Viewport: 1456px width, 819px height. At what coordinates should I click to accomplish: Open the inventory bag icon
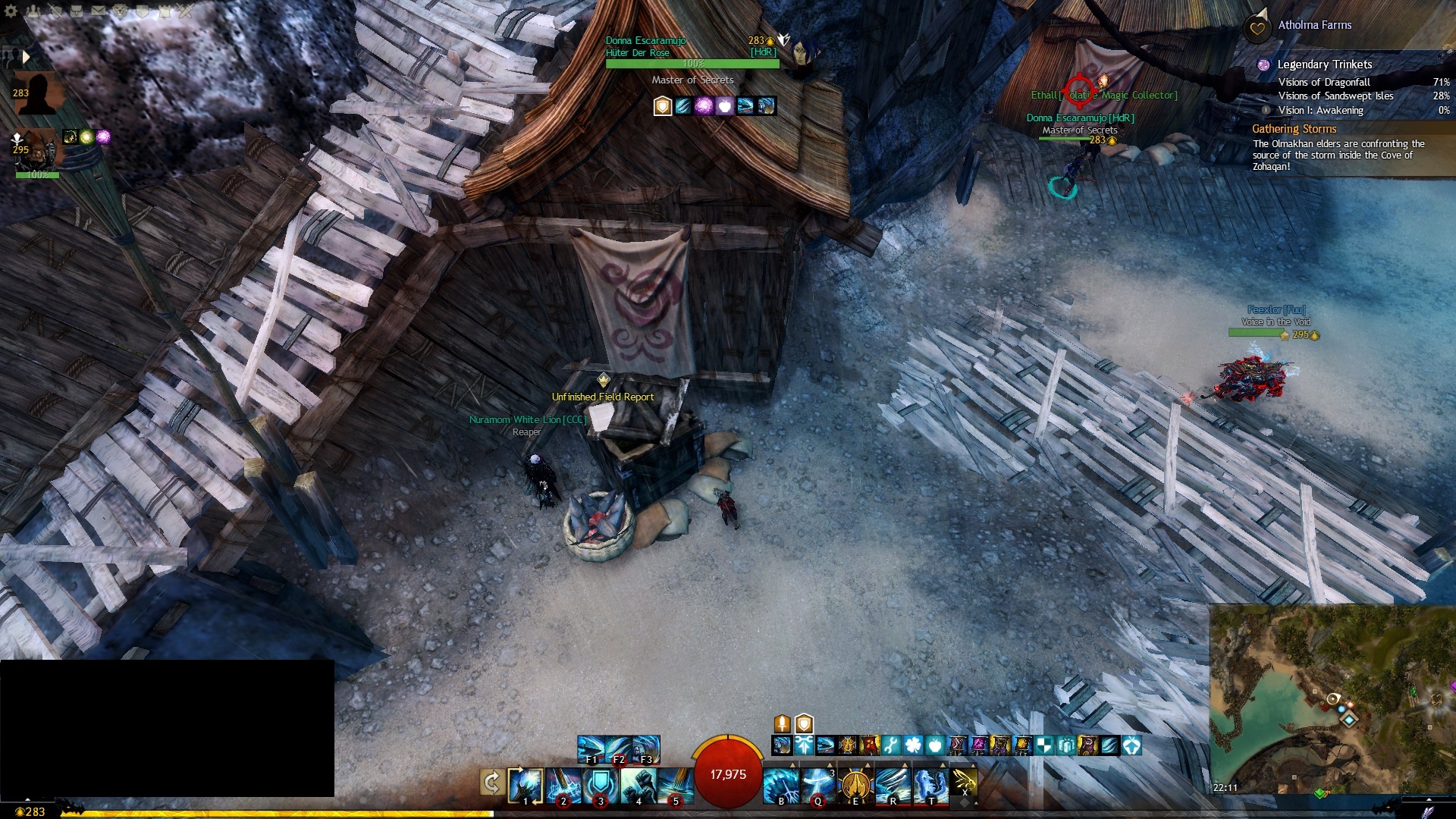tap(77, 11)
